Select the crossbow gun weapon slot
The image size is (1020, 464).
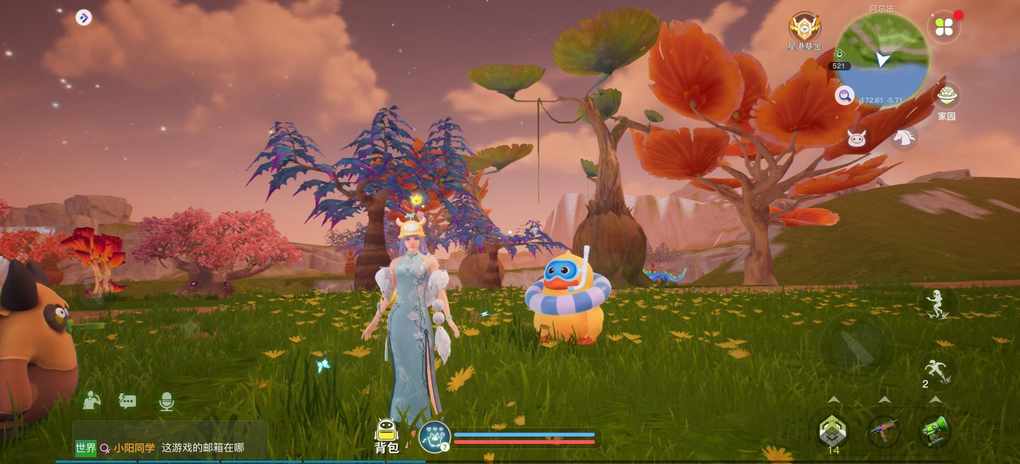(884, 430)
